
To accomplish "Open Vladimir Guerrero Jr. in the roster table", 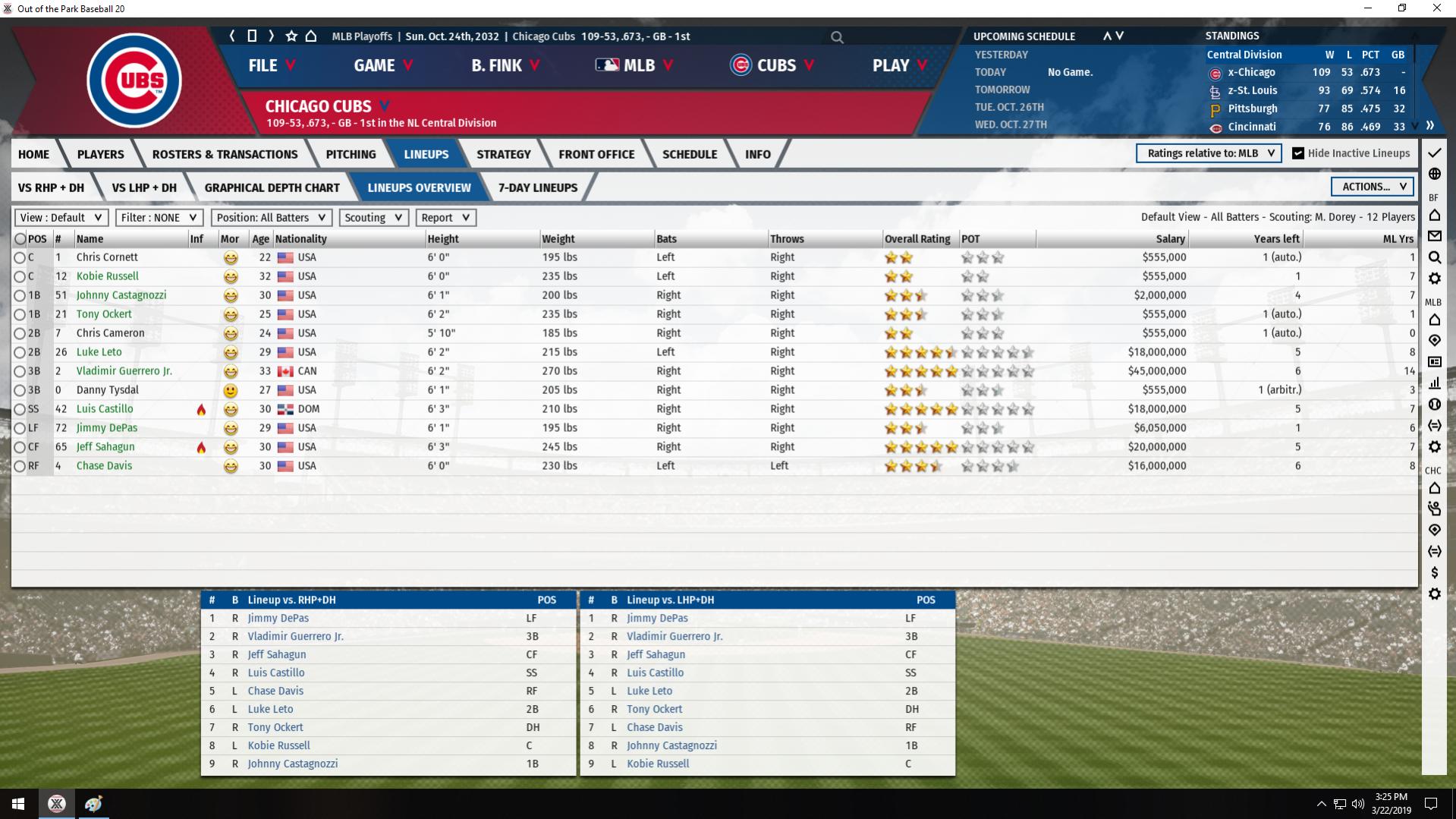I will (x=124, y=371).
